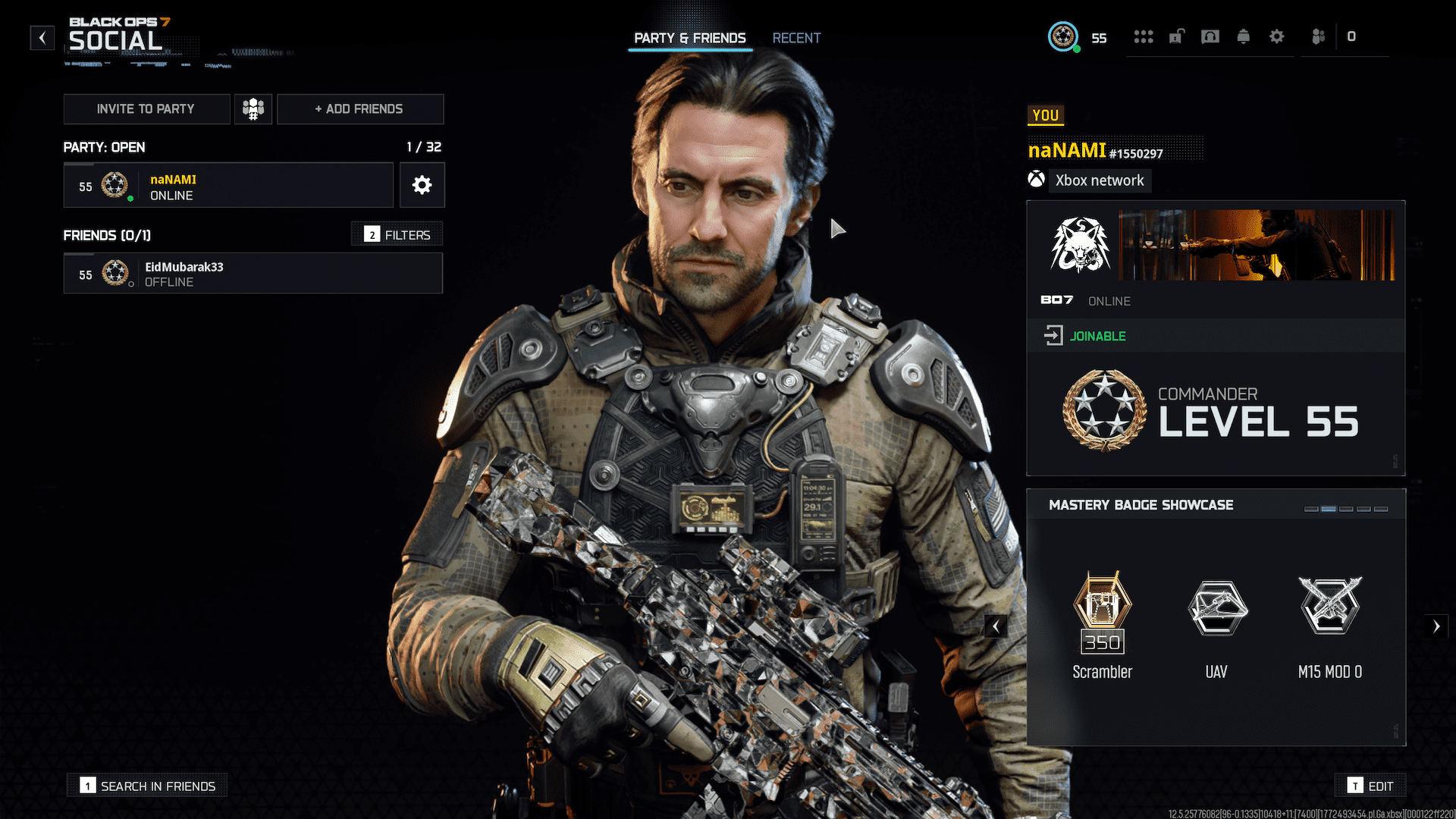Click the squad invite icon beside Invite to Party
1456x819 pixels.
(253, 108)
